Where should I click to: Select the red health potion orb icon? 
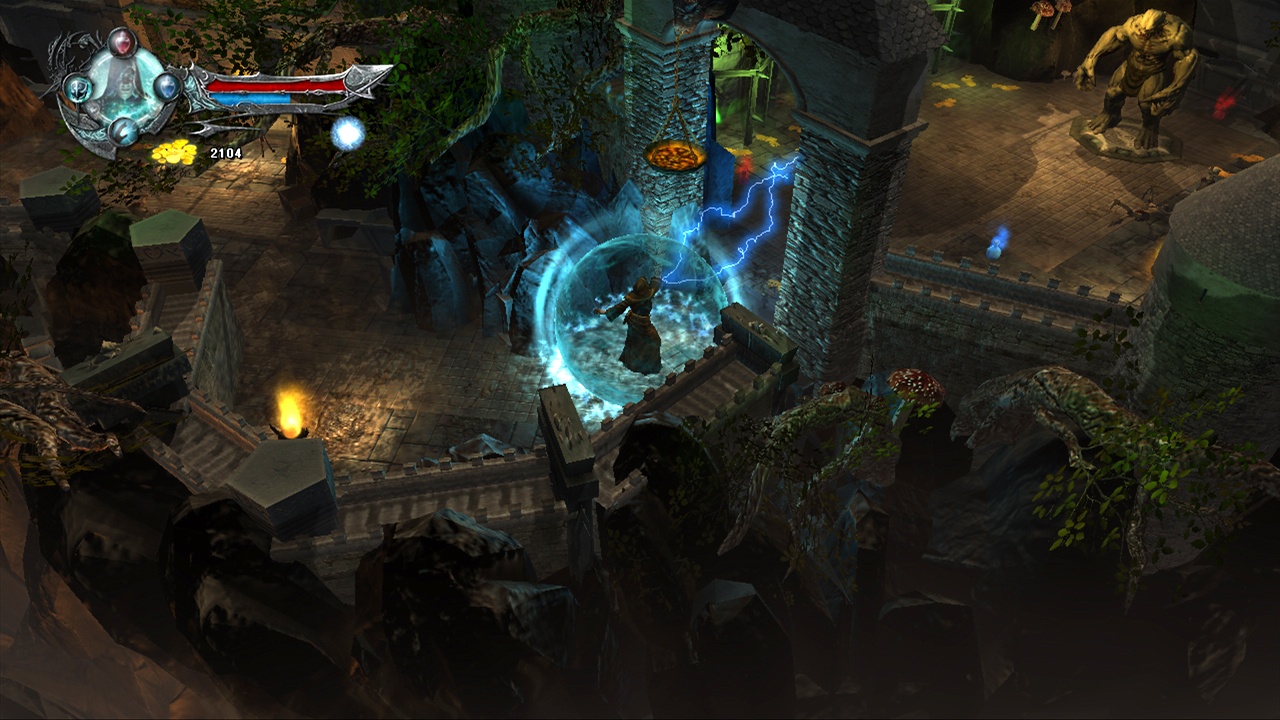(122, 42)
